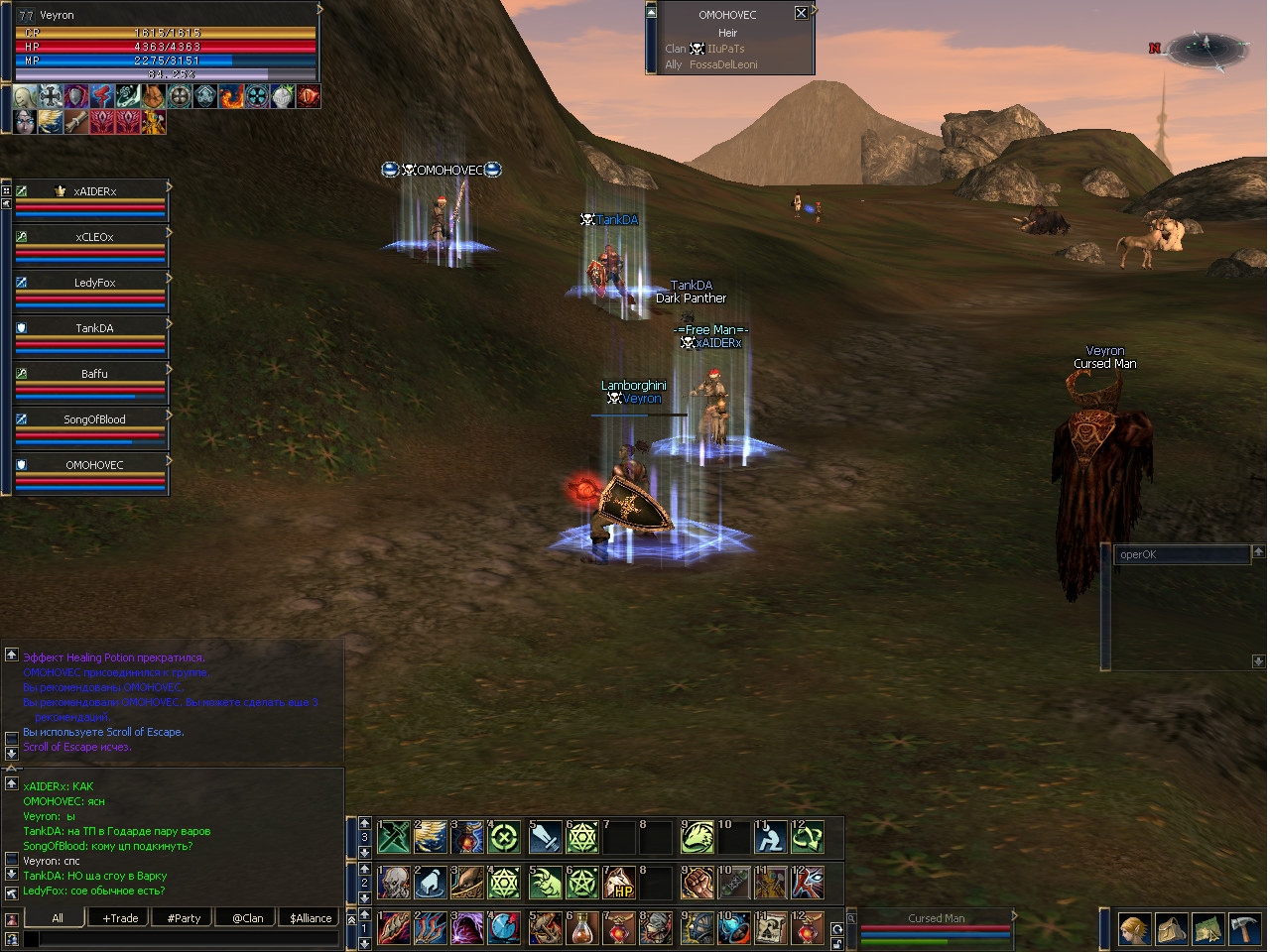Screen dimensions: 1270x952
Task: Open the system menu hammer icon
Action: pyautogui.click(x=1244, y=929)
